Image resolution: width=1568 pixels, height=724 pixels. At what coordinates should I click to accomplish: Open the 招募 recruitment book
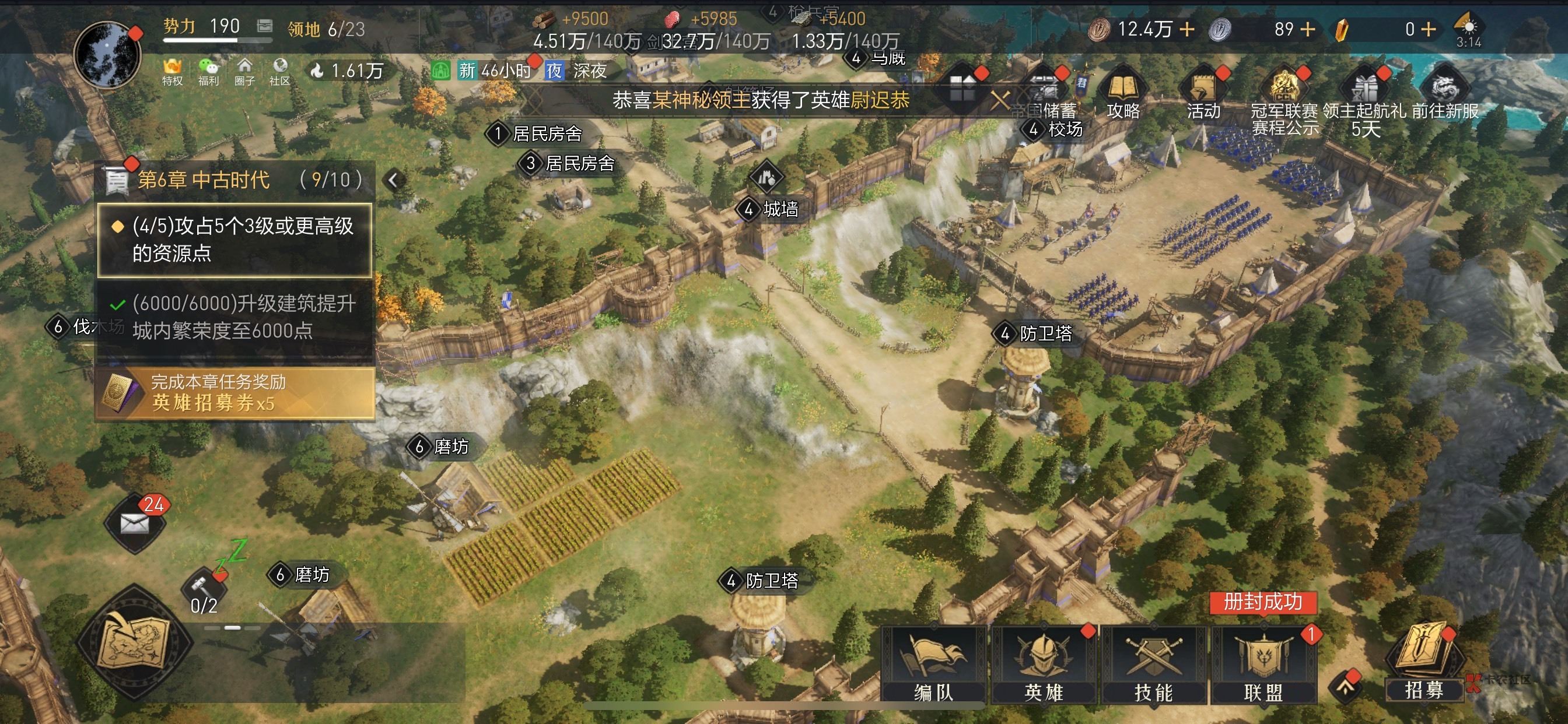pyautogui.click(x=1424, y=665)
